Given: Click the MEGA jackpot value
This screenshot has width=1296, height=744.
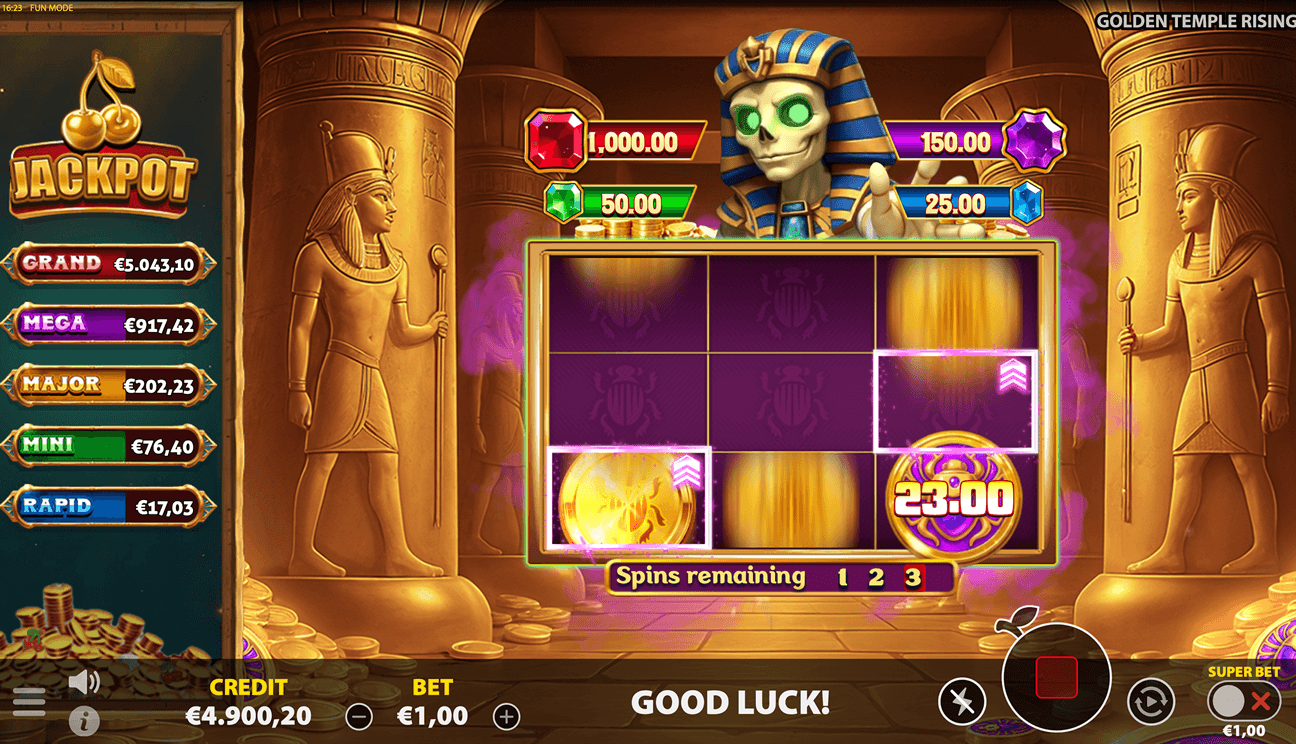Looking at the screenshot, I should [160, 324].
